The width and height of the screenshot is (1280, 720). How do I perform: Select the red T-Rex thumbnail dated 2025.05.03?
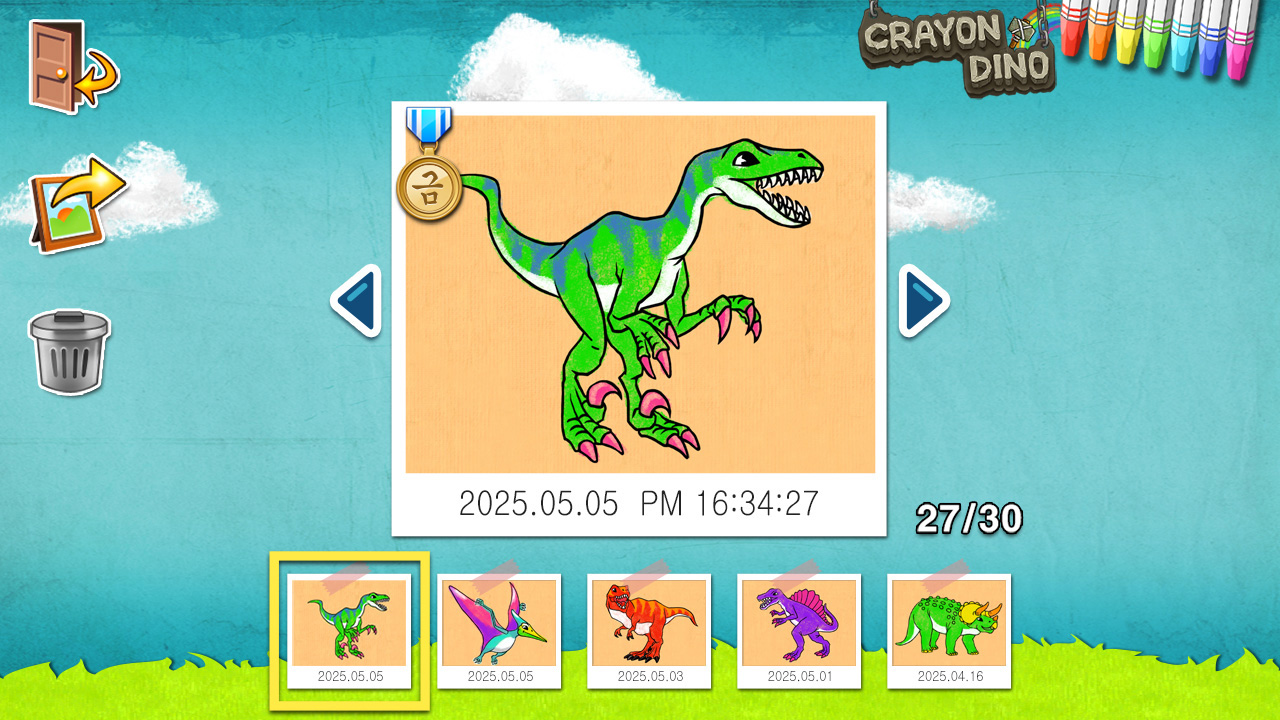coord(650,625)
